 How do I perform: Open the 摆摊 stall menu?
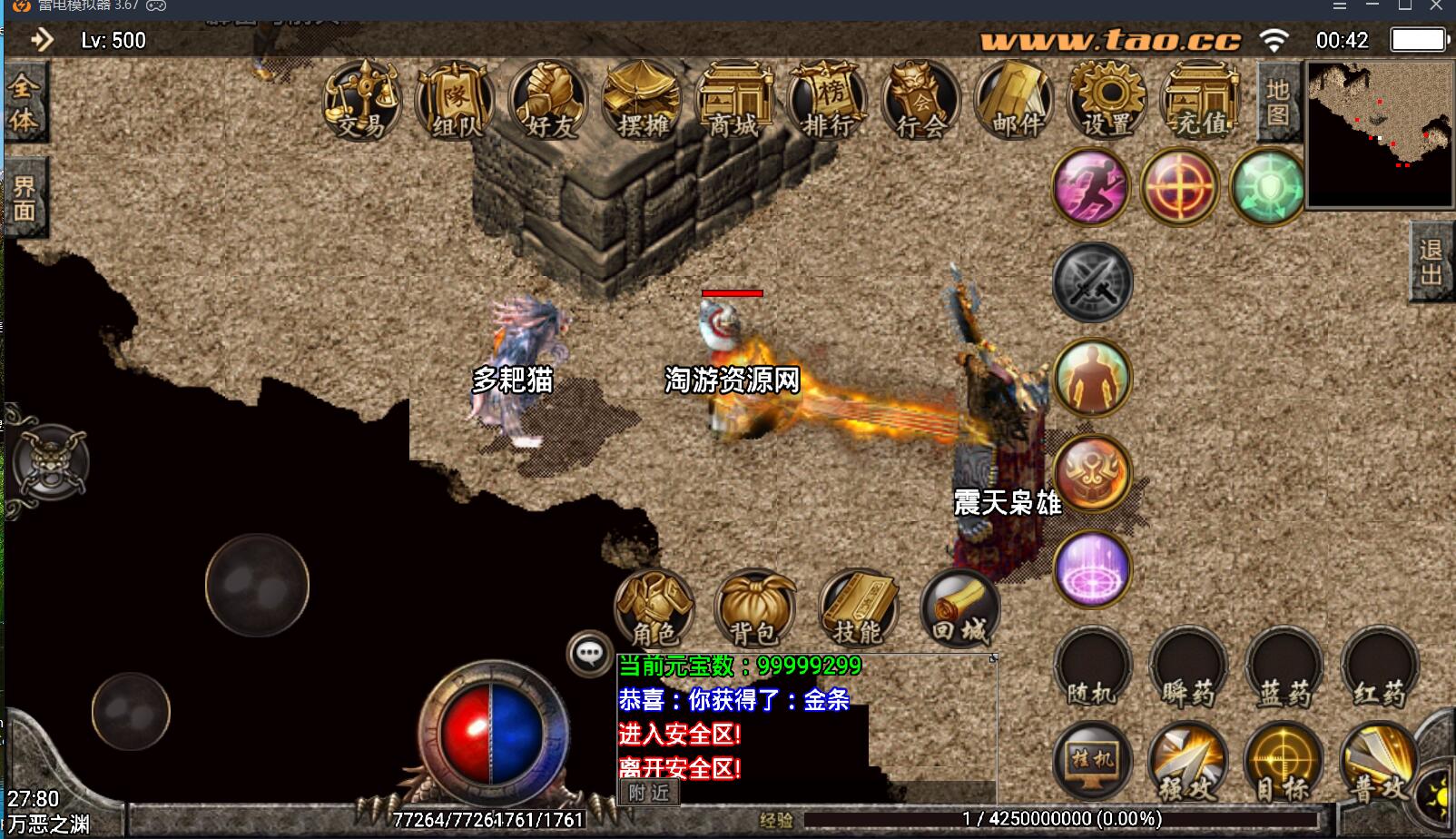tap(643, 101)
